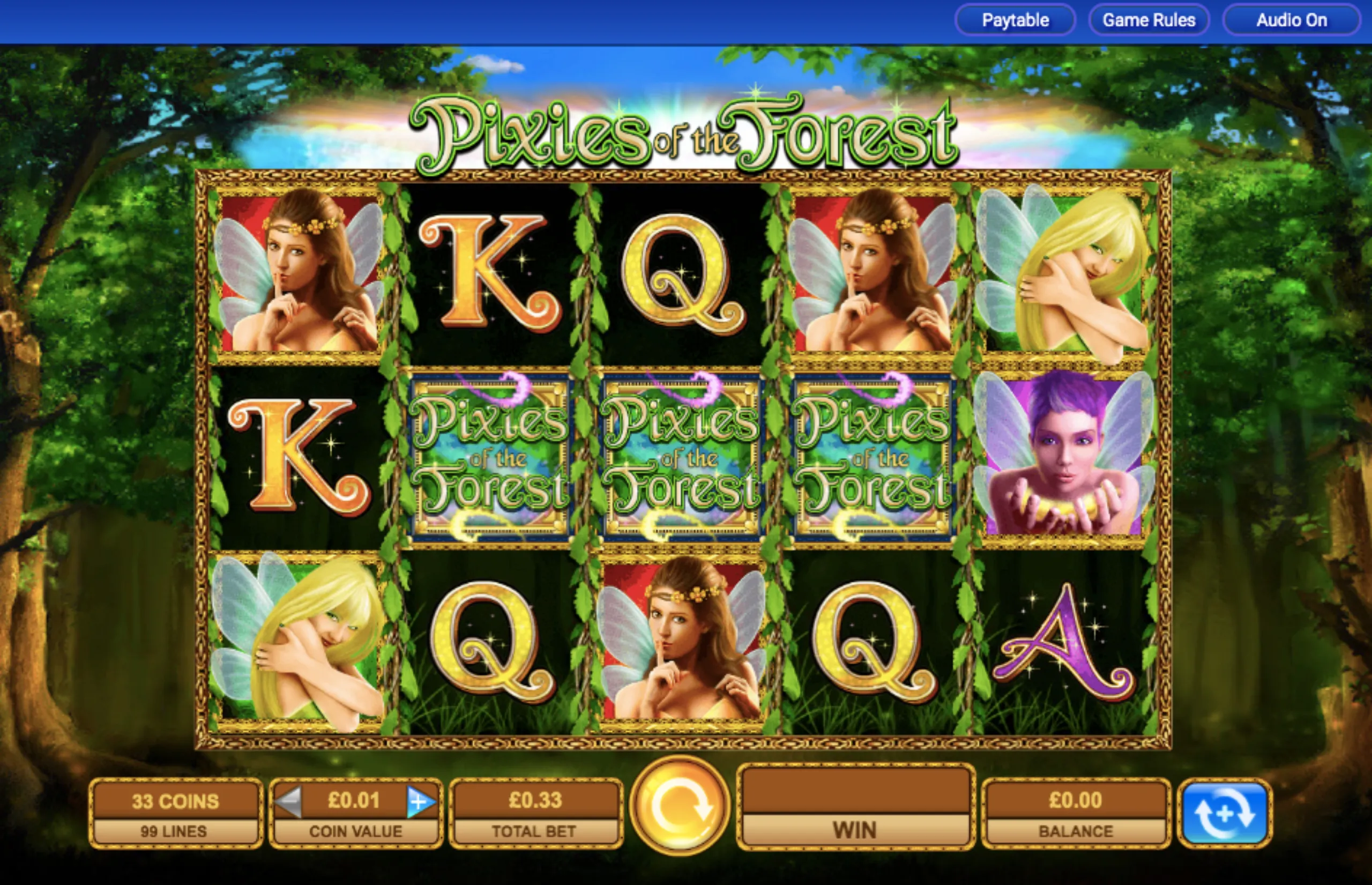Toggle the Audio On button
The width and height of the screenshot is (1372, 885).
tap(1291, 21)
